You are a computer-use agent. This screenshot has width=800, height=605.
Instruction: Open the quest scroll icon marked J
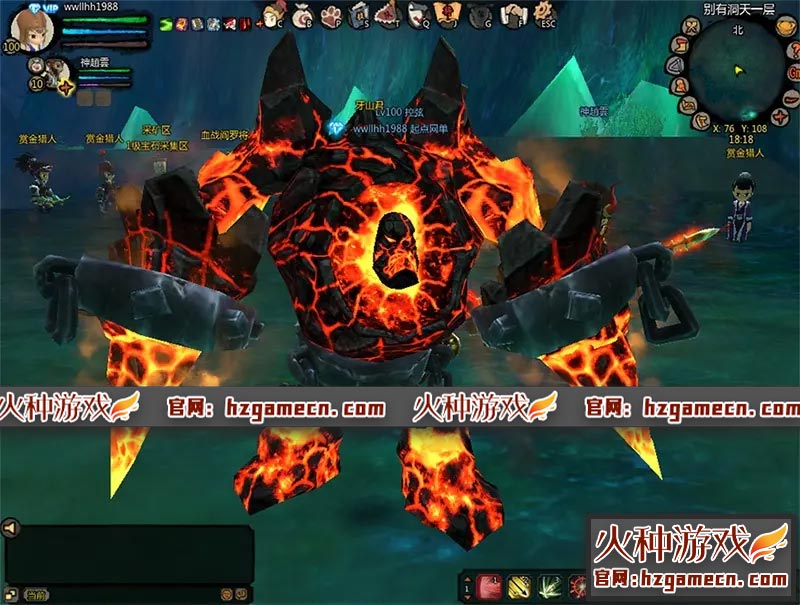pos(446,14)
